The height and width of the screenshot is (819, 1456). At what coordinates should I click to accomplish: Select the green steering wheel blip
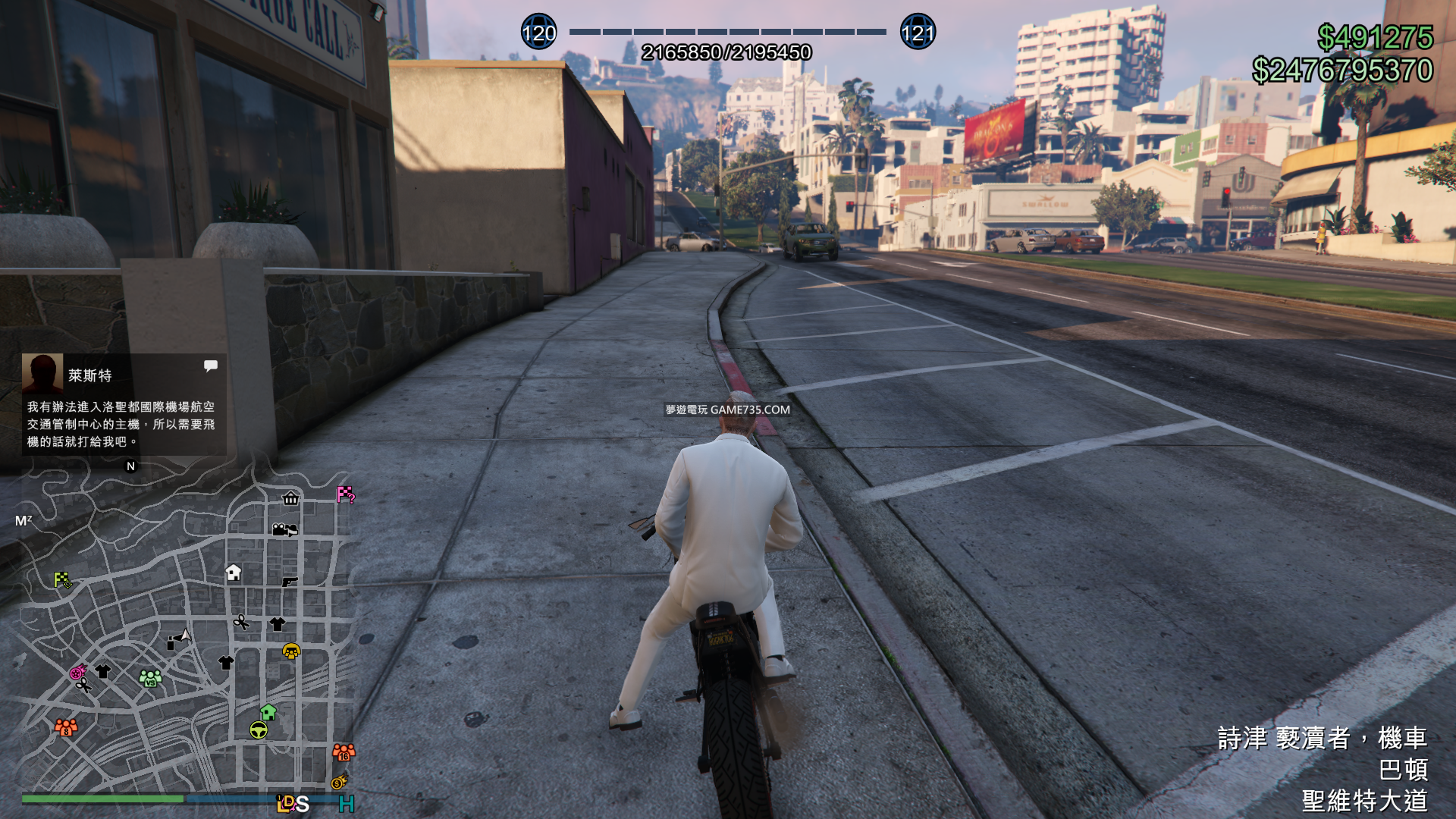[x=259, y=730]
